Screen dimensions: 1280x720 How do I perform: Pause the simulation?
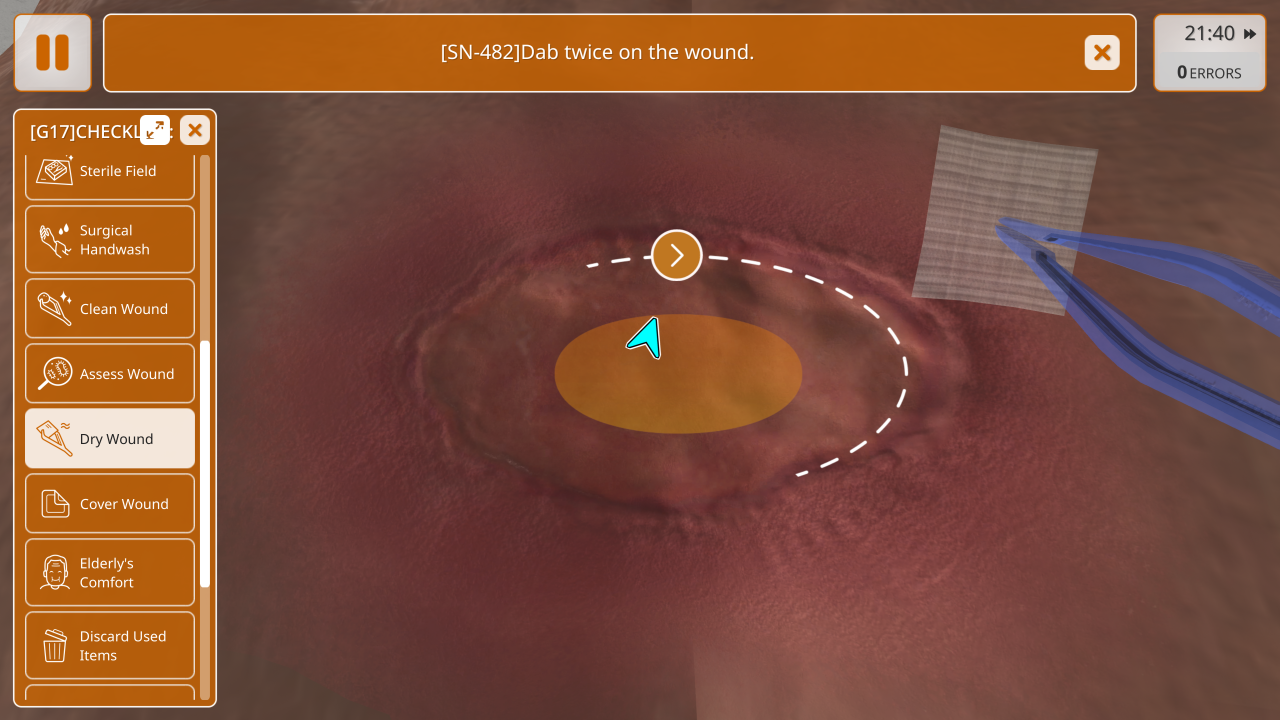52,52
